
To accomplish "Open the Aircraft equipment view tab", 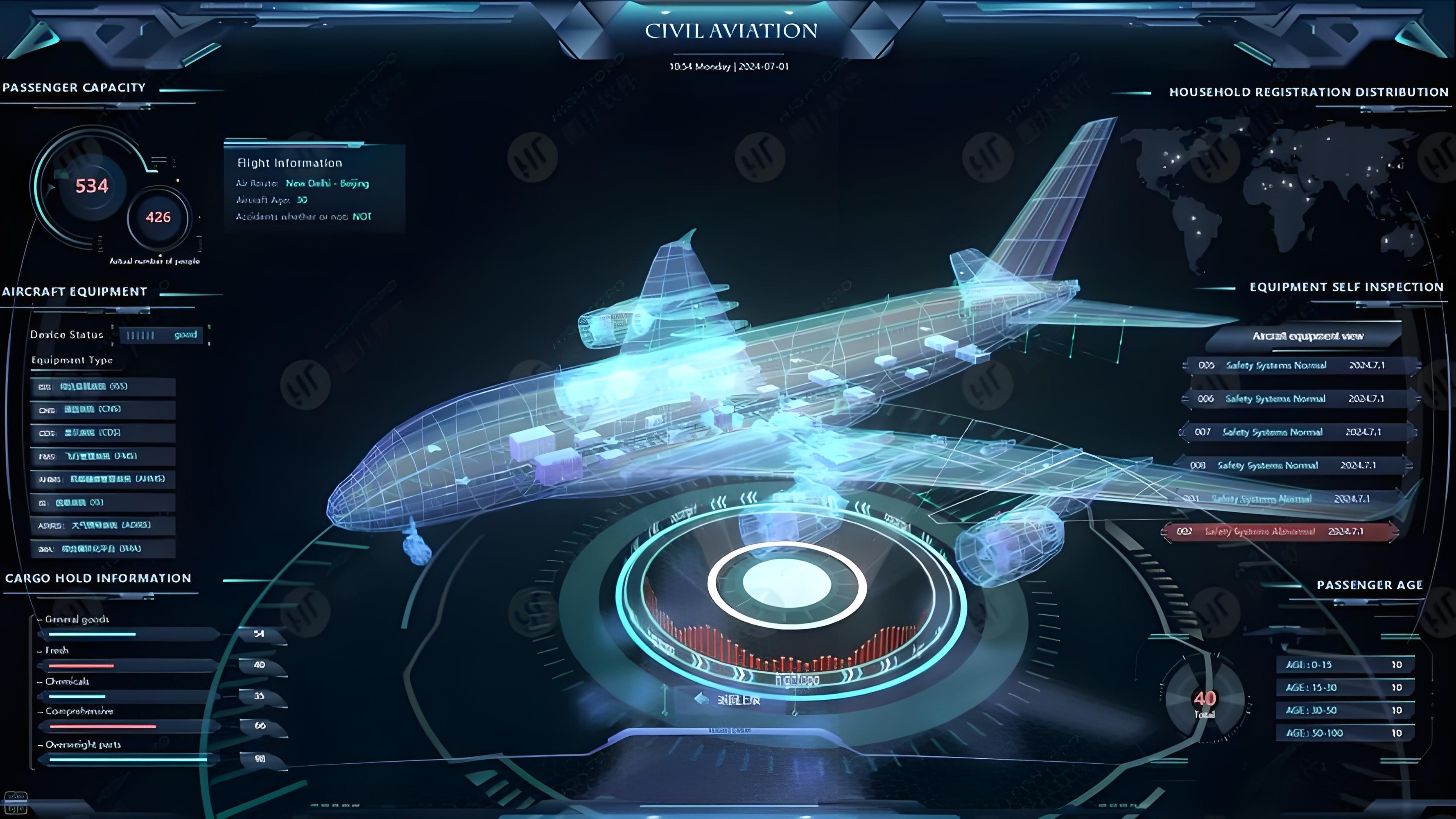I will pos(1307,336).
